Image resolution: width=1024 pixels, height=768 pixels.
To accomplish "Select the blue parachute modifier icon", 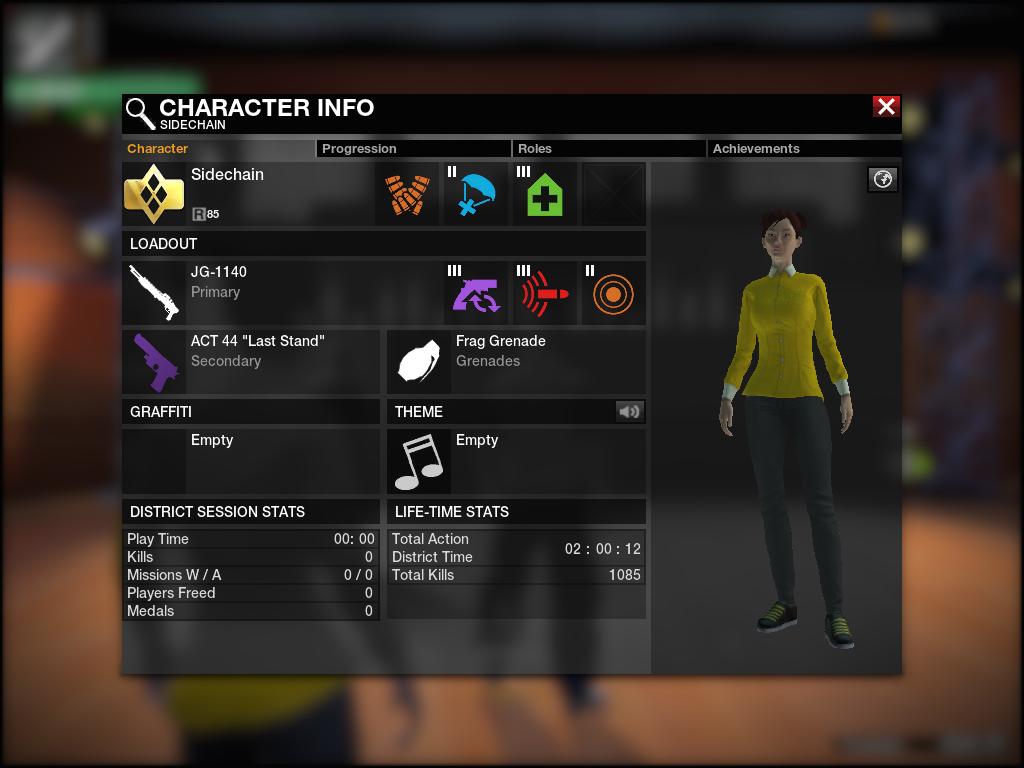I will point(477,194).
